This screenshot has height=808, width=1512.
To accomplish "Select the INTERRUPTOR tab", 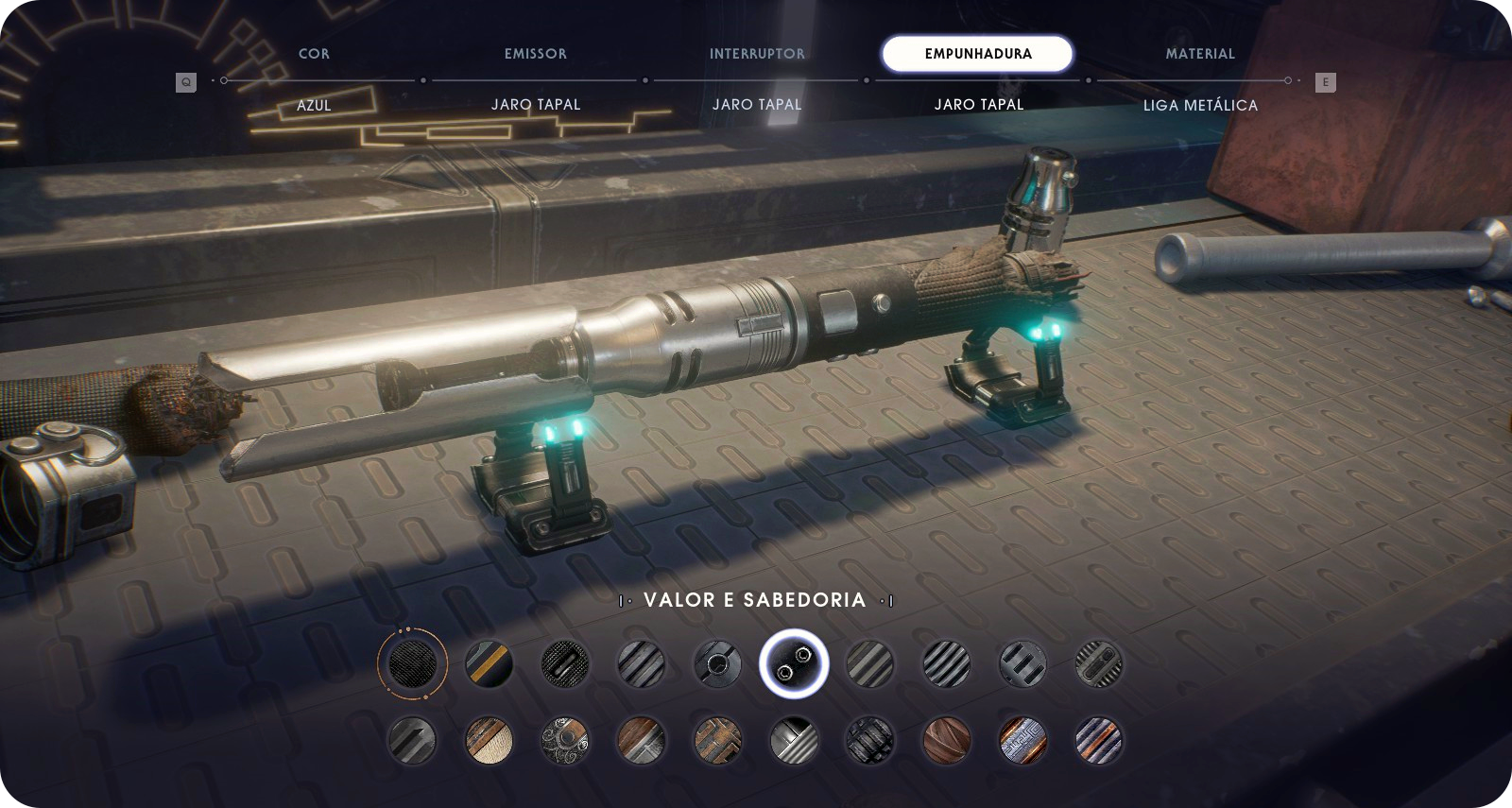I will coord(757,54).
